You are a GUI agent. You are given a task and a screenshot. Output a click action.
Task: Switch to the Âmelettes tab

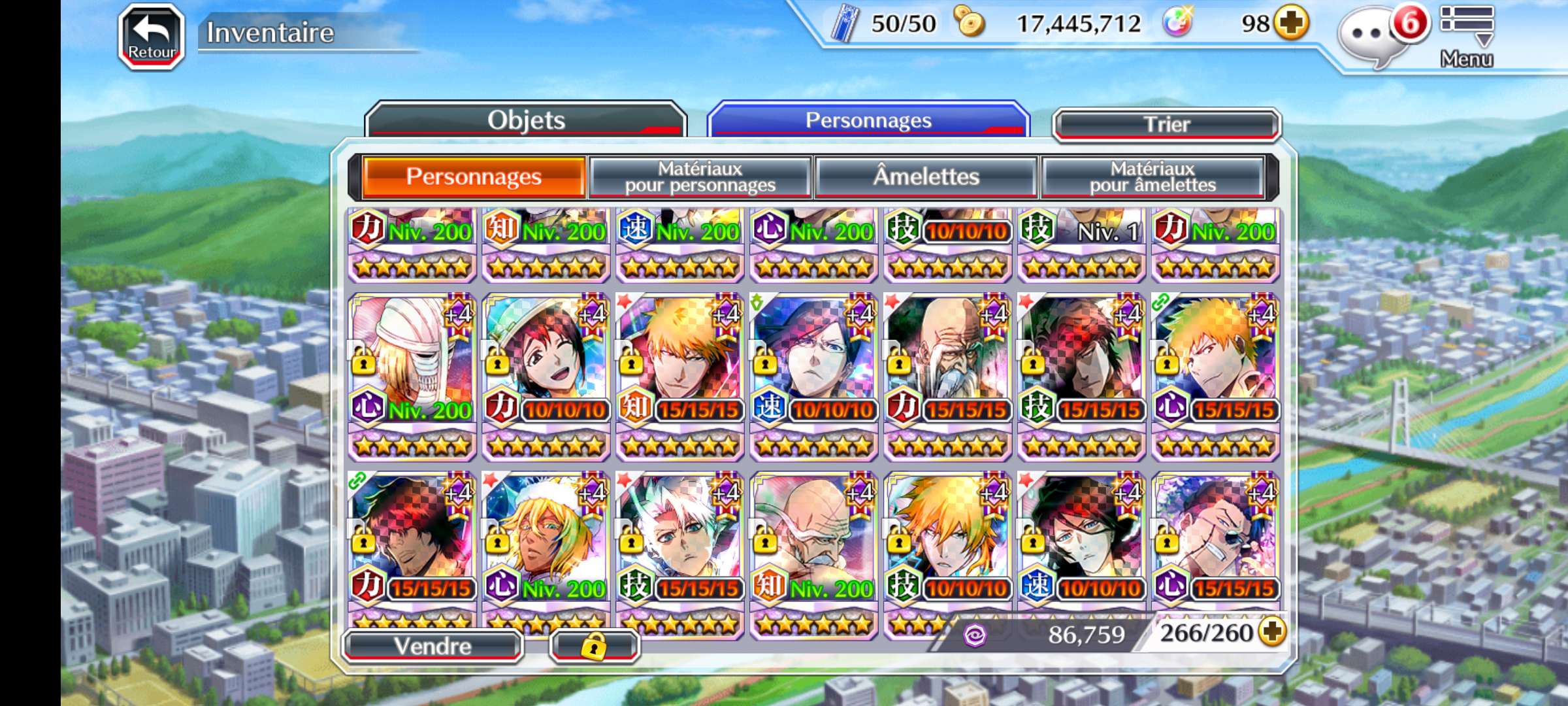[926, 176]
